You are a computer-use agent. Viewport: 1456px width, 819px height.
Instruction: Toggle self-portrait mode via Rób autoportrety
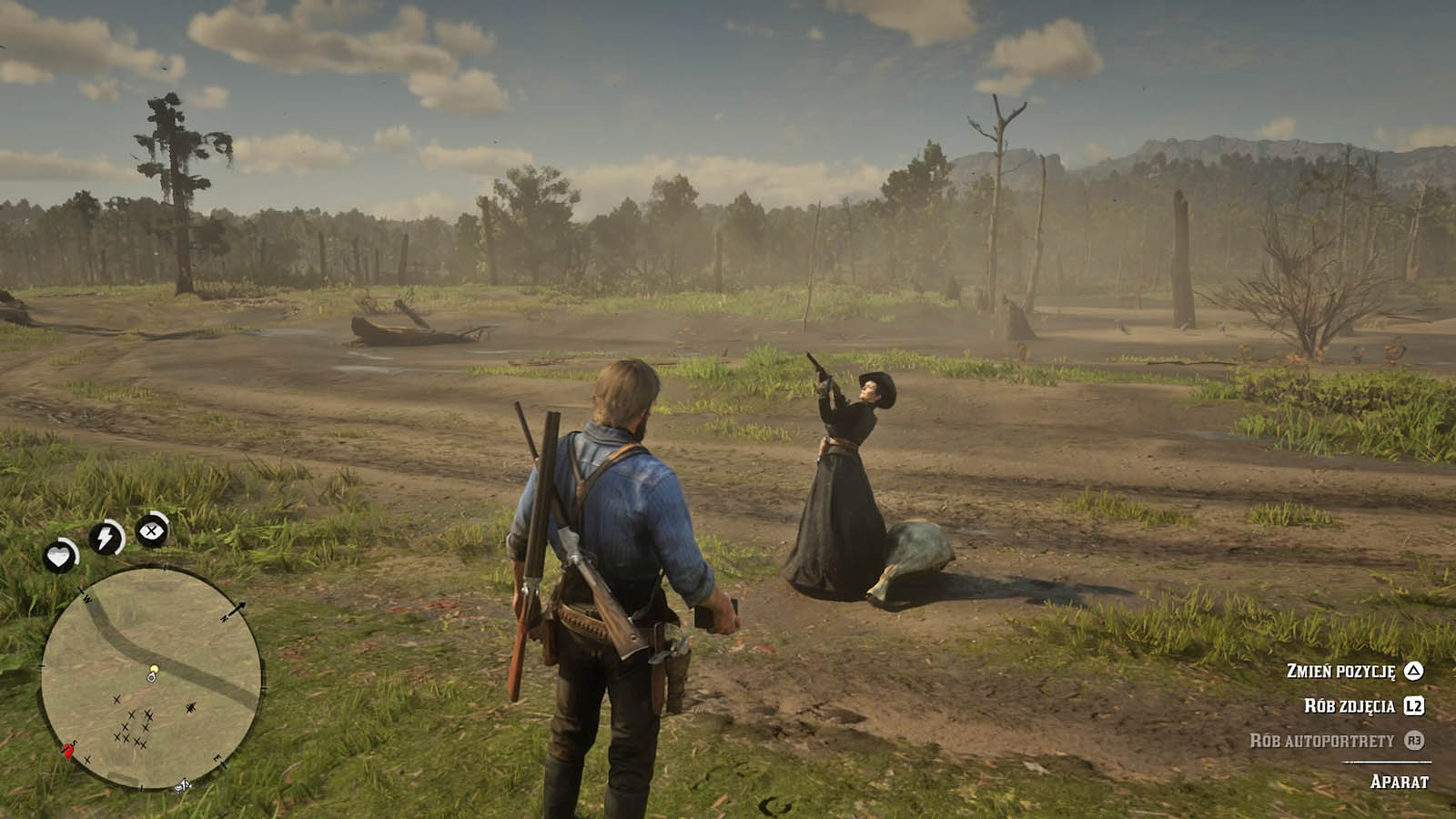point(1324,740)
